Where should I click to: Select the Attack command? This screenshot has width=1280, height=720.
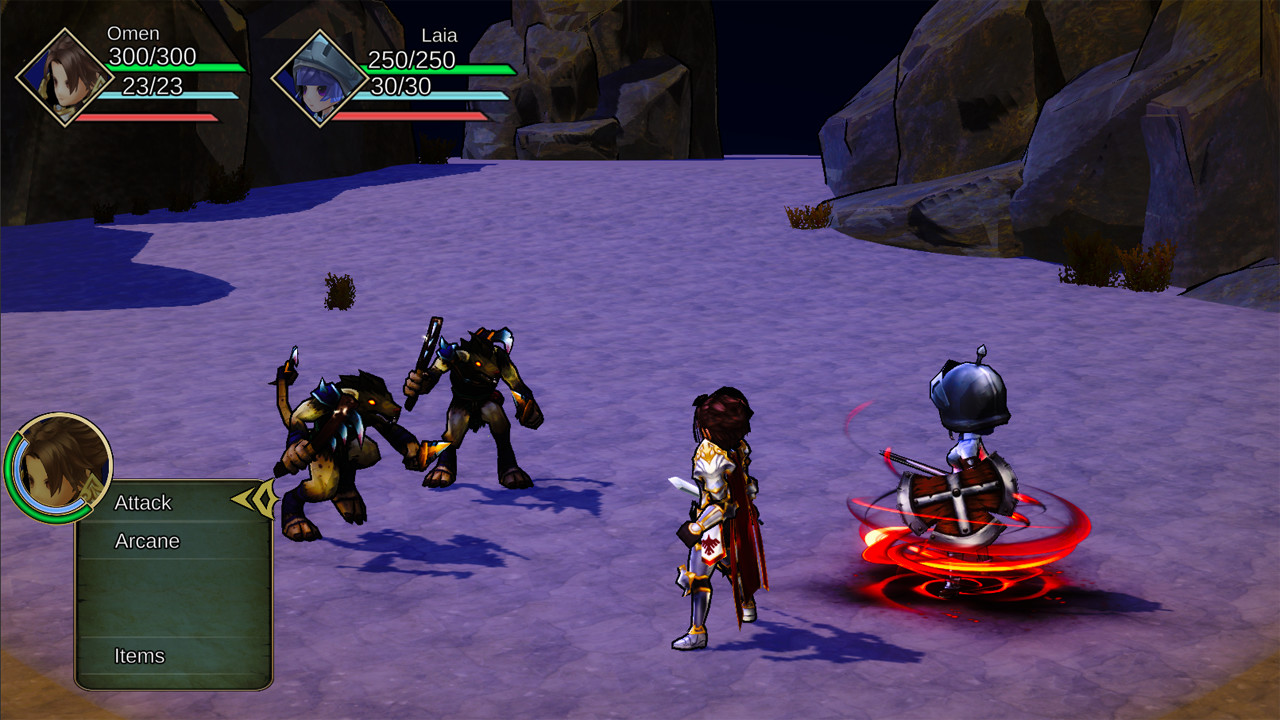click(144, 503)
